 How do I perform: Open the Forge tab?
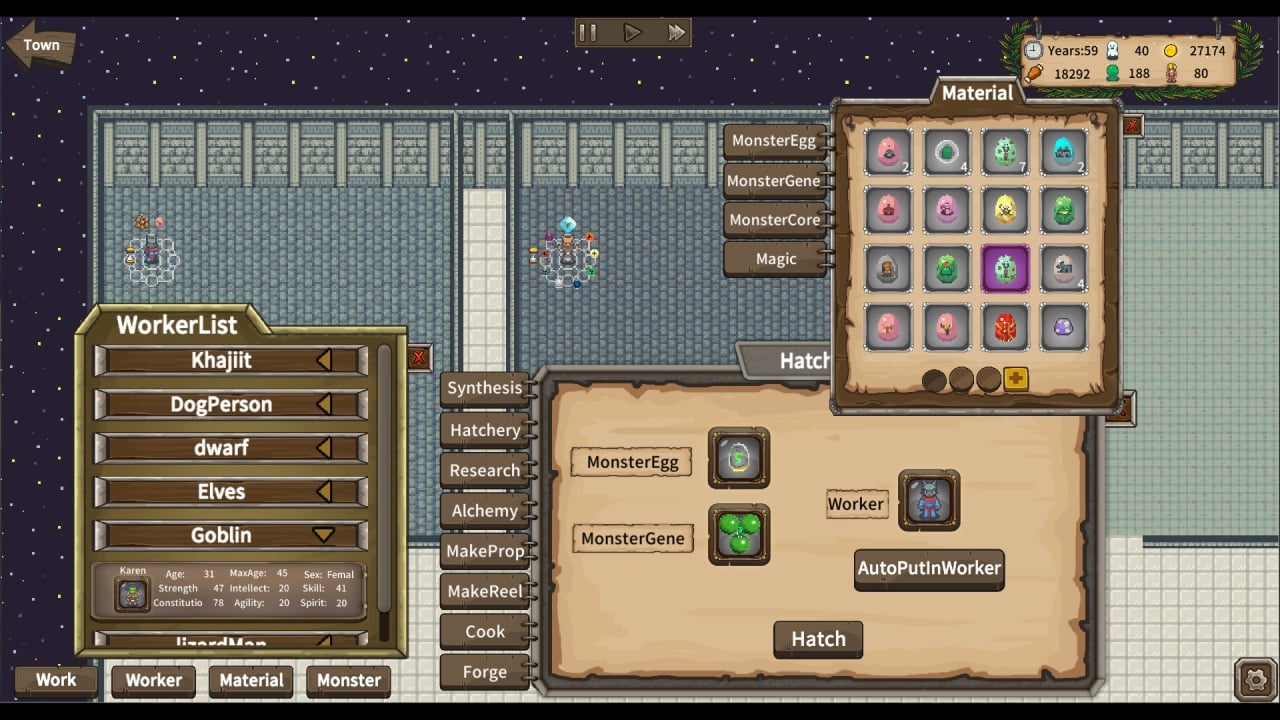(x=485, y=672)
